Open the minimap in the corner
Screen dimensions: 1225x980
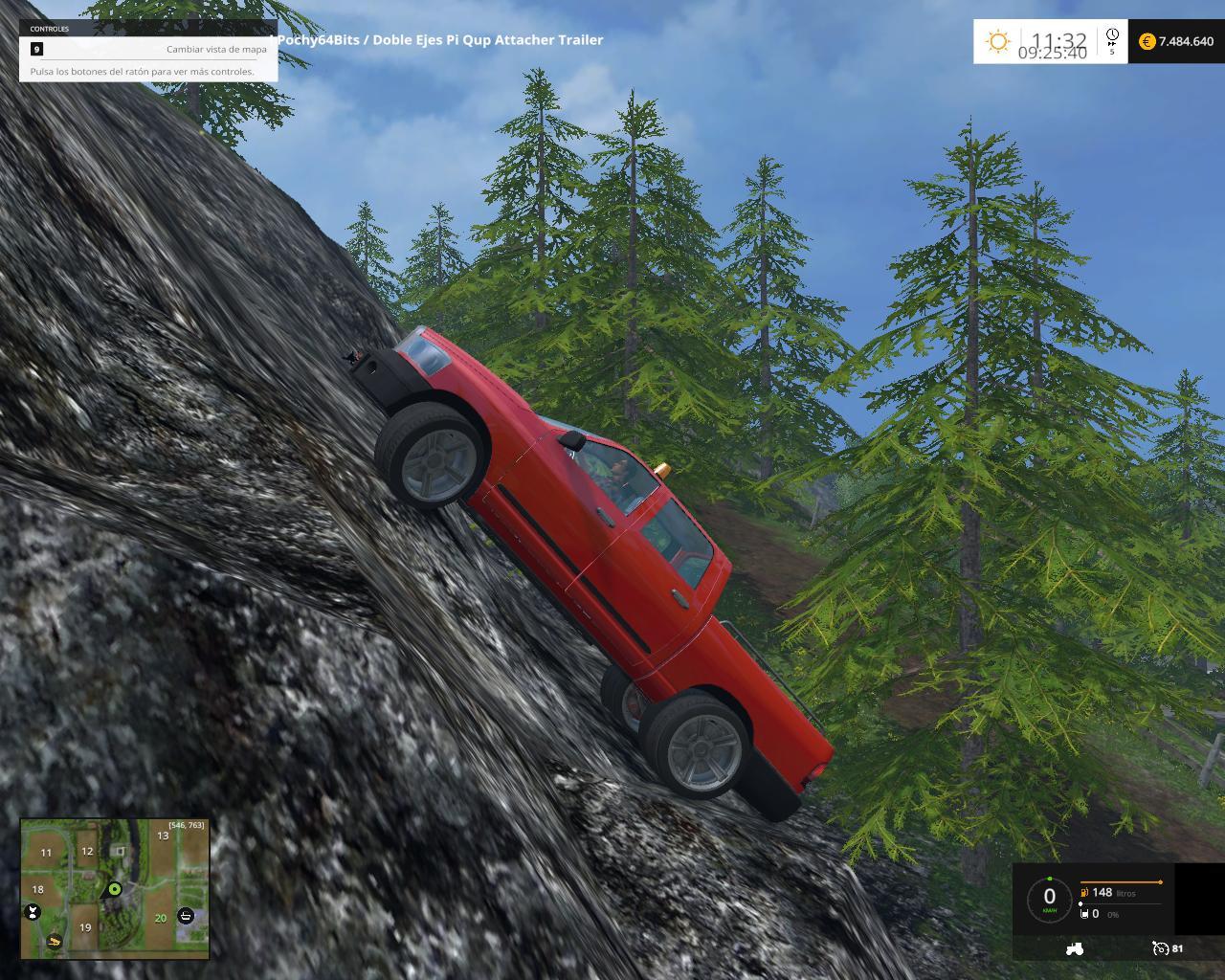pos(115,888)
